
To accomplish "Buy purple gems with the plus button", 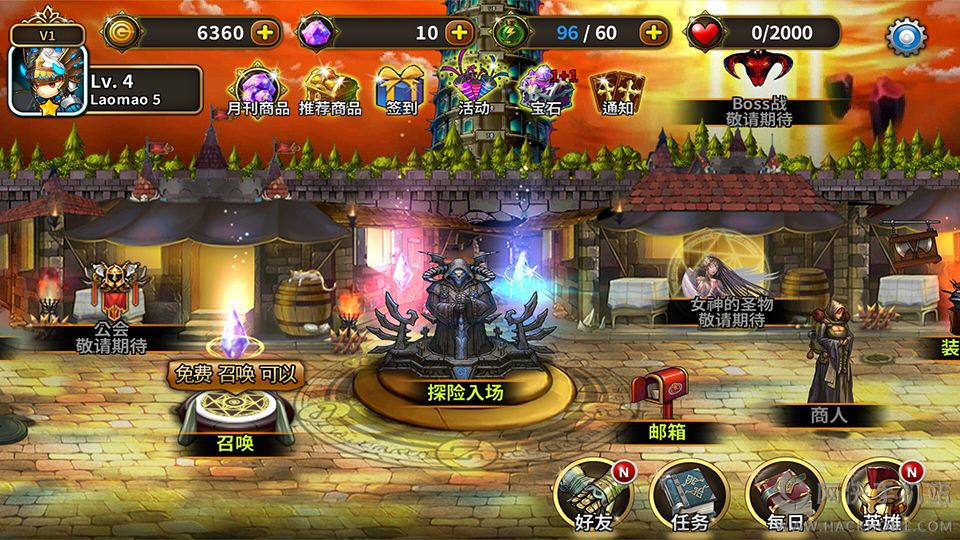I will (x=459, y=32).
